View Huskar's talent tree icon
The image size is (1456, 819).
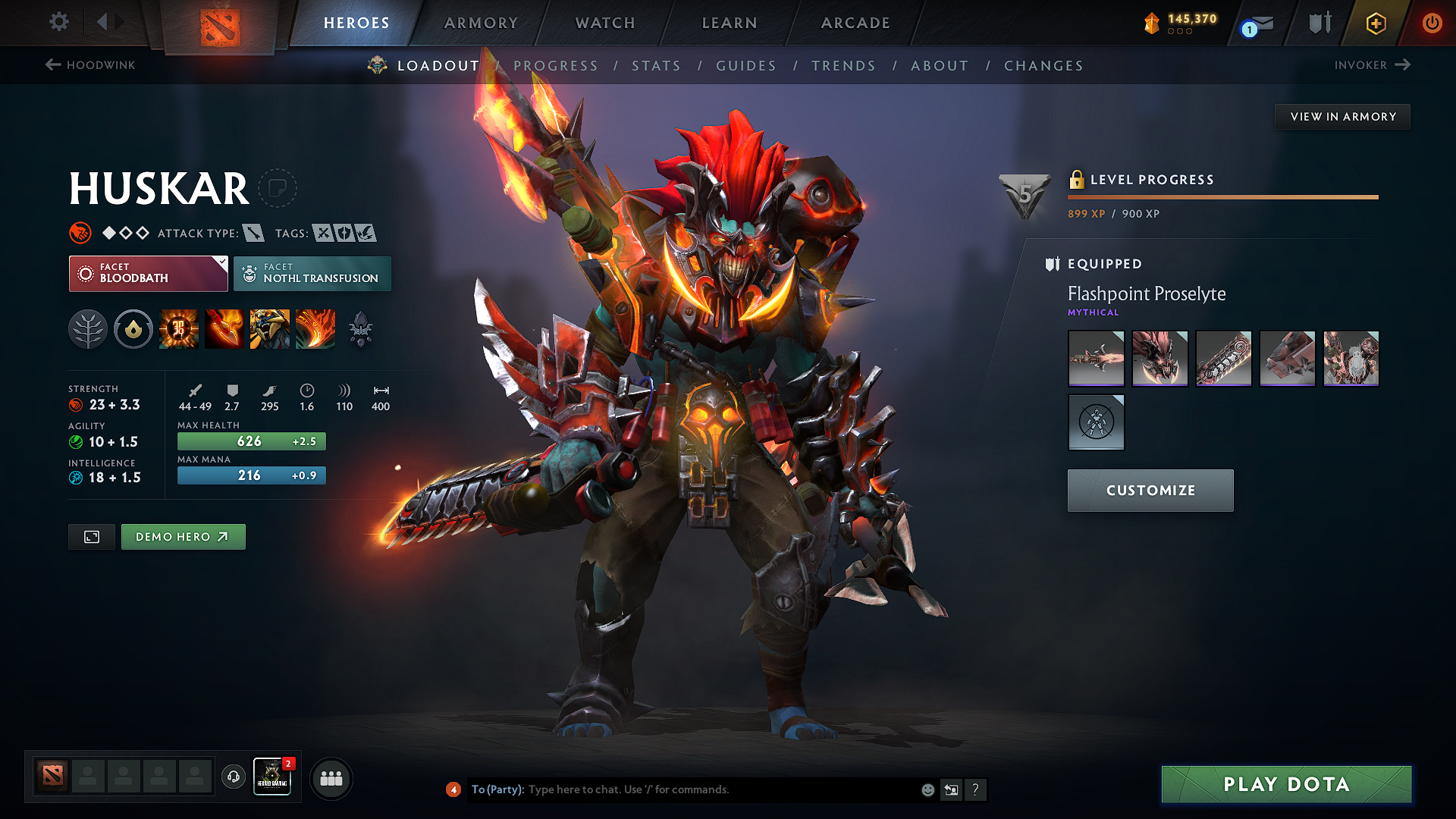87,328
